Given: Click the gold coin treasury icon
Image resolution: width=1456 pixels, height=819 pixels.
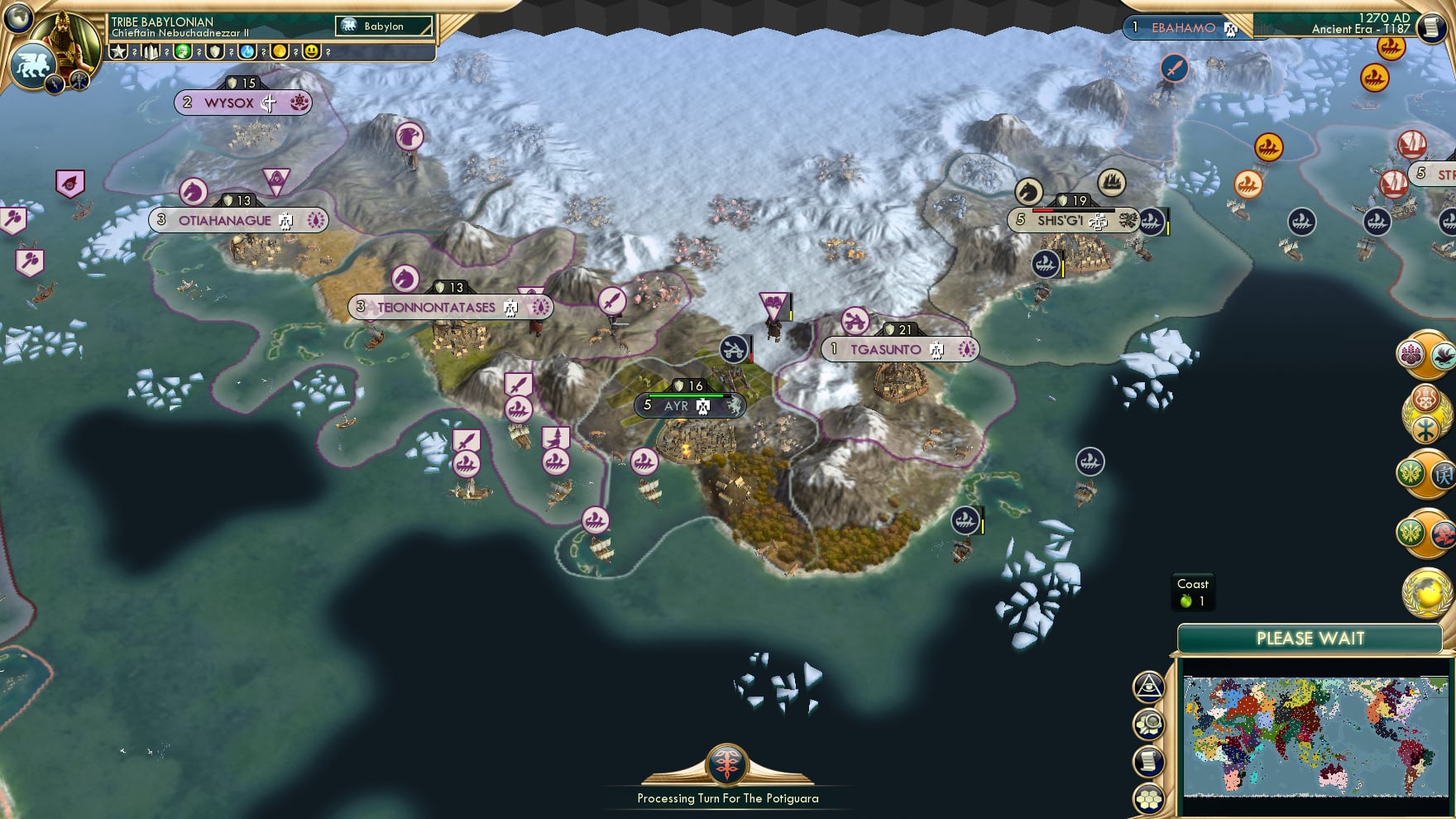Looking at the screenshot, I should click(279, 51).
